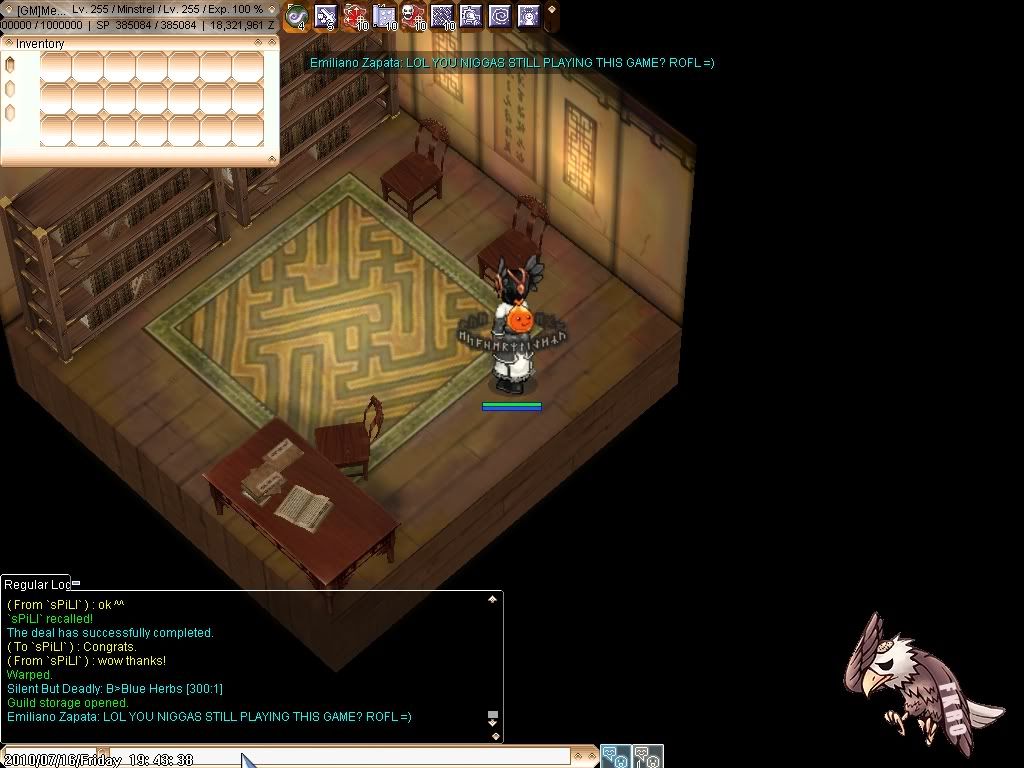Image resolution: width=1024 pixels, height=768 pixels.
Task: Use the bell-shaped skill icon on the hotbar
Action: coord(471,16)
